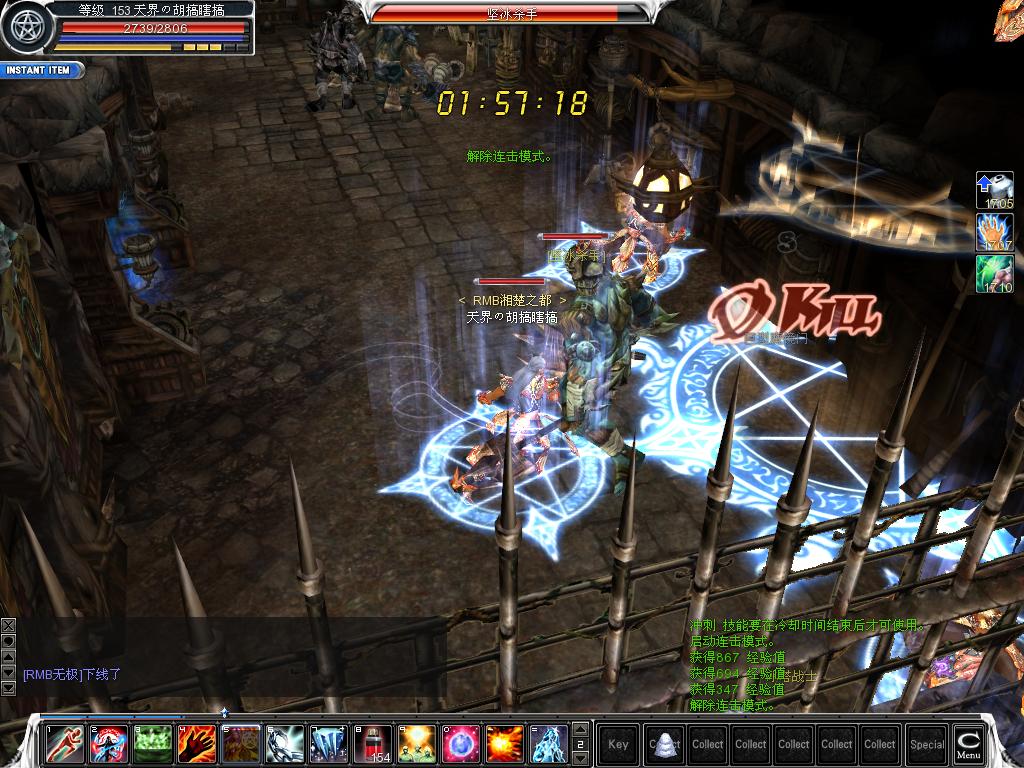Open the INSTANT ITEM panel
Screen dimensions: 1024x768
point(40,70)
